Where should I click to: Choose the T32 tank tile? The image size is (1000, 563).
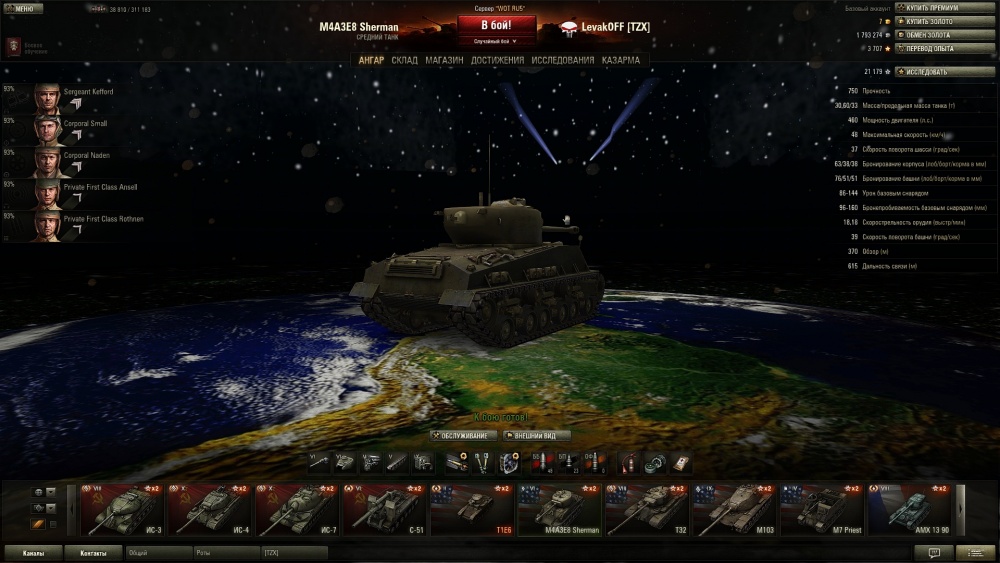click(x=648, y=510)
